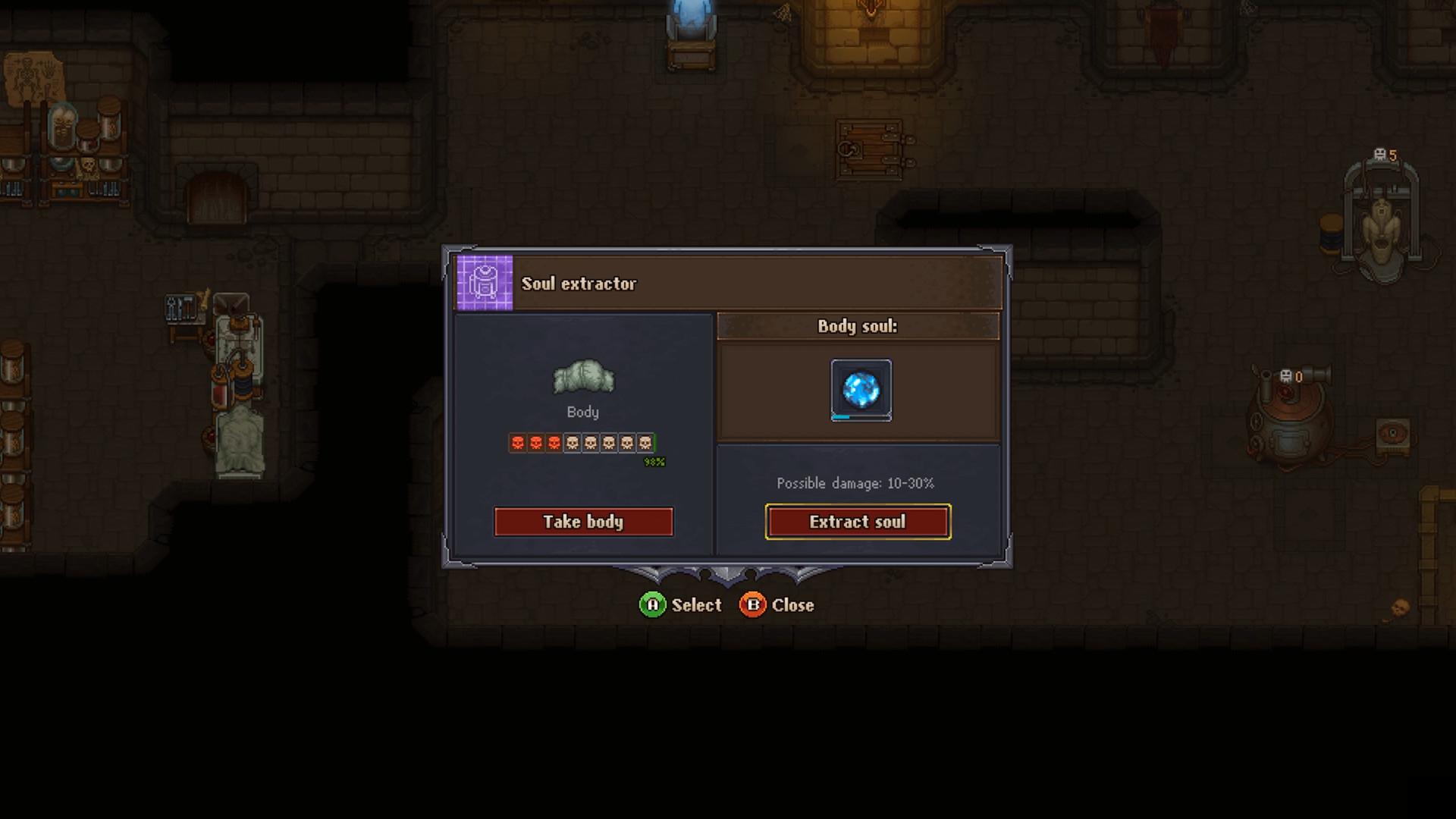Select the Body soul header

[856, 327]
